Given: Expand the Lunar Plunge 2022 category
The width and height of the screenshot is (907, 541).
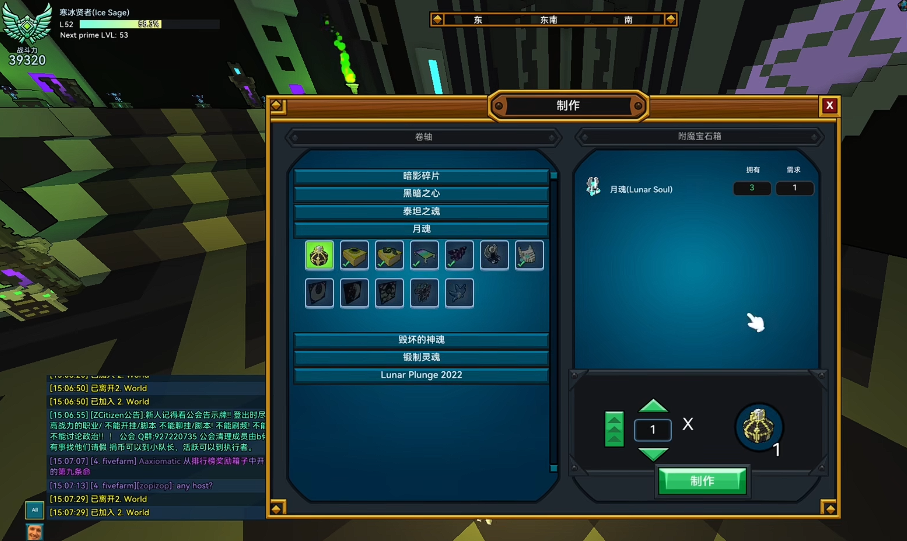Looking at the screenshot, I should (421, 375).
